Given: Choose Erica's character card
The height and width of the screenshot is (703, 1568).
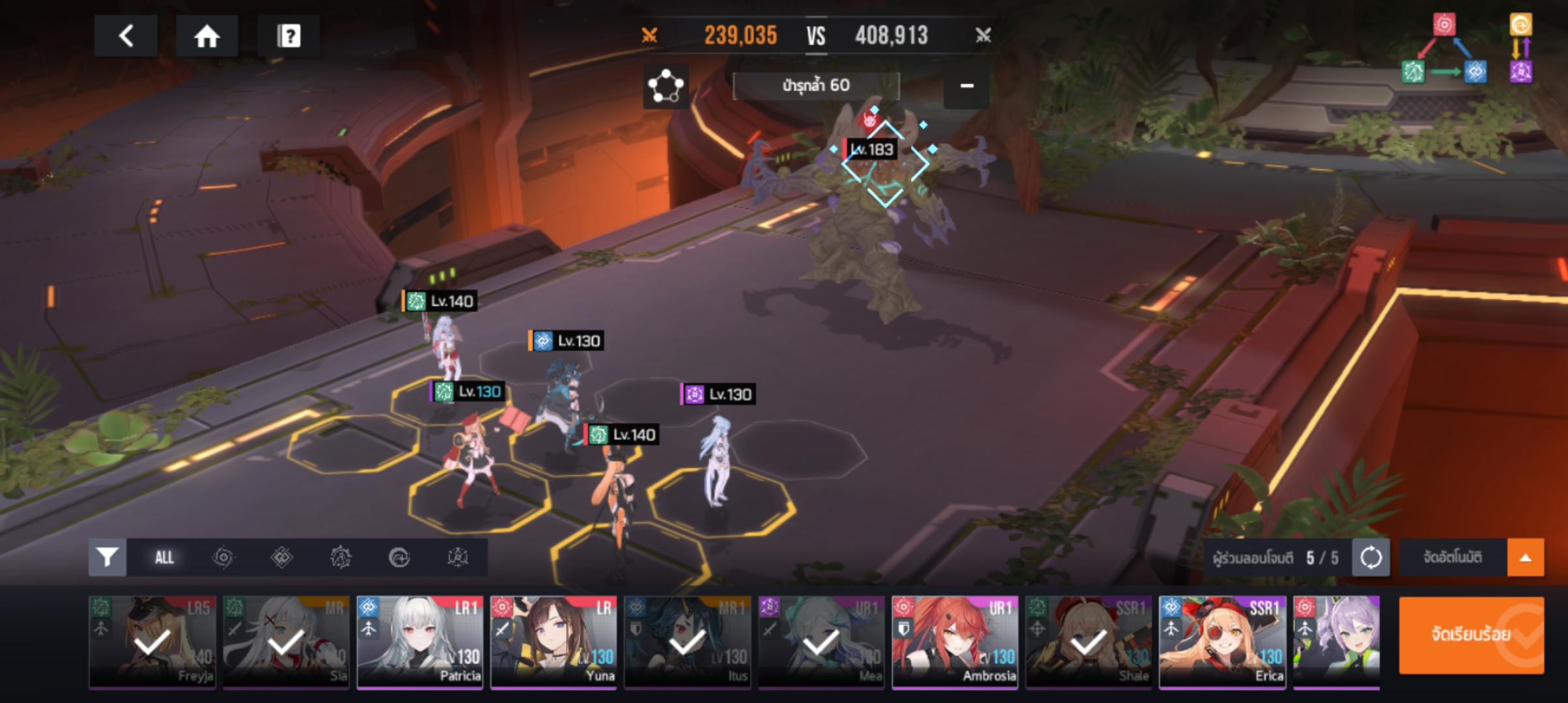Looking at the screenshot, I should coord(1222,642).
